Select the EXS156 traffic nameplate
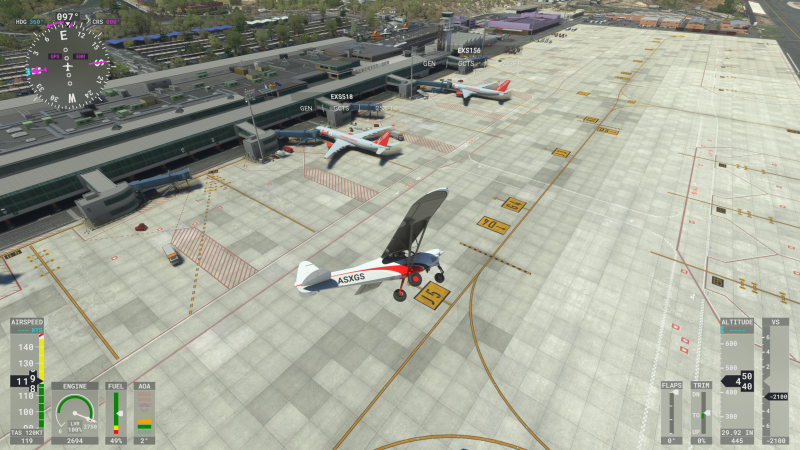 click(468, 50)
